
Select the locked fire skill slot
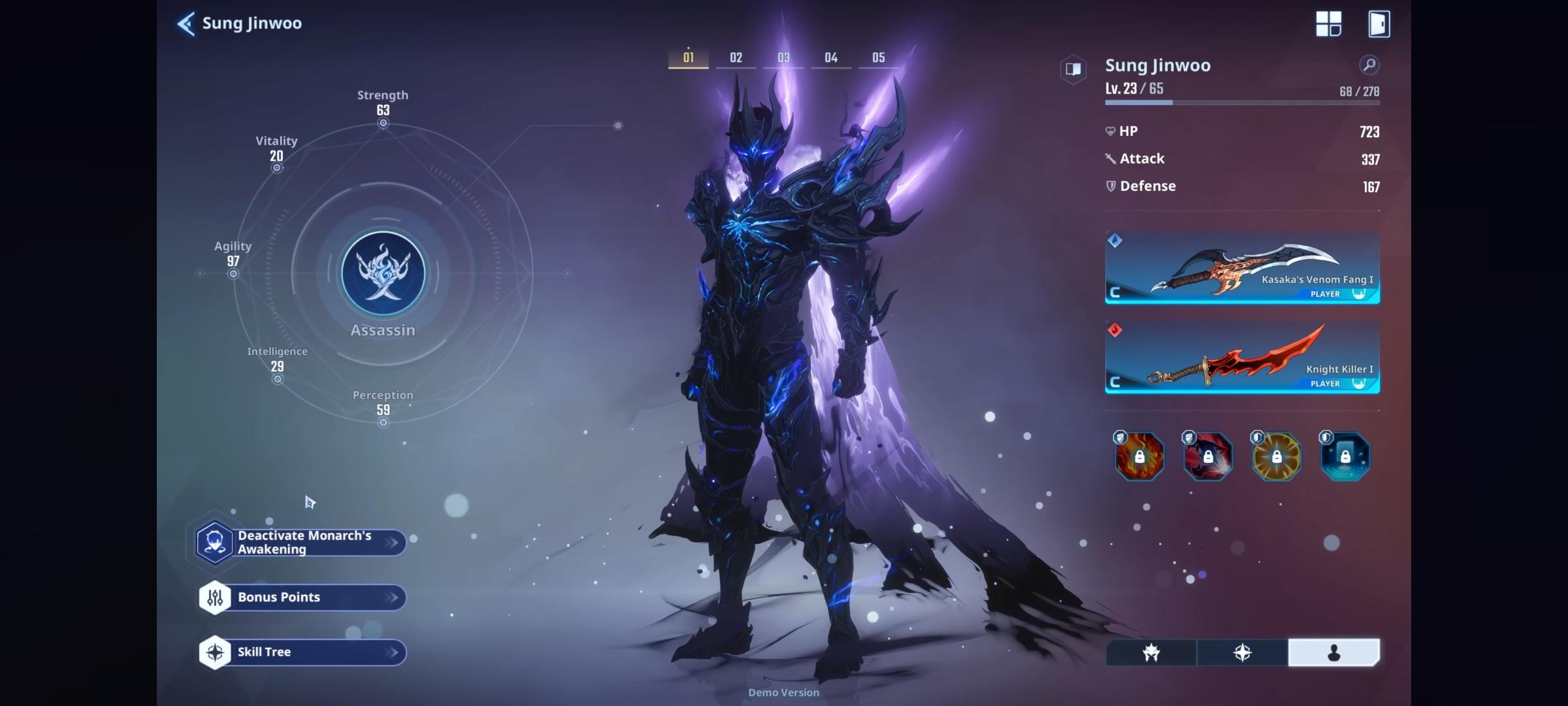1139,457
